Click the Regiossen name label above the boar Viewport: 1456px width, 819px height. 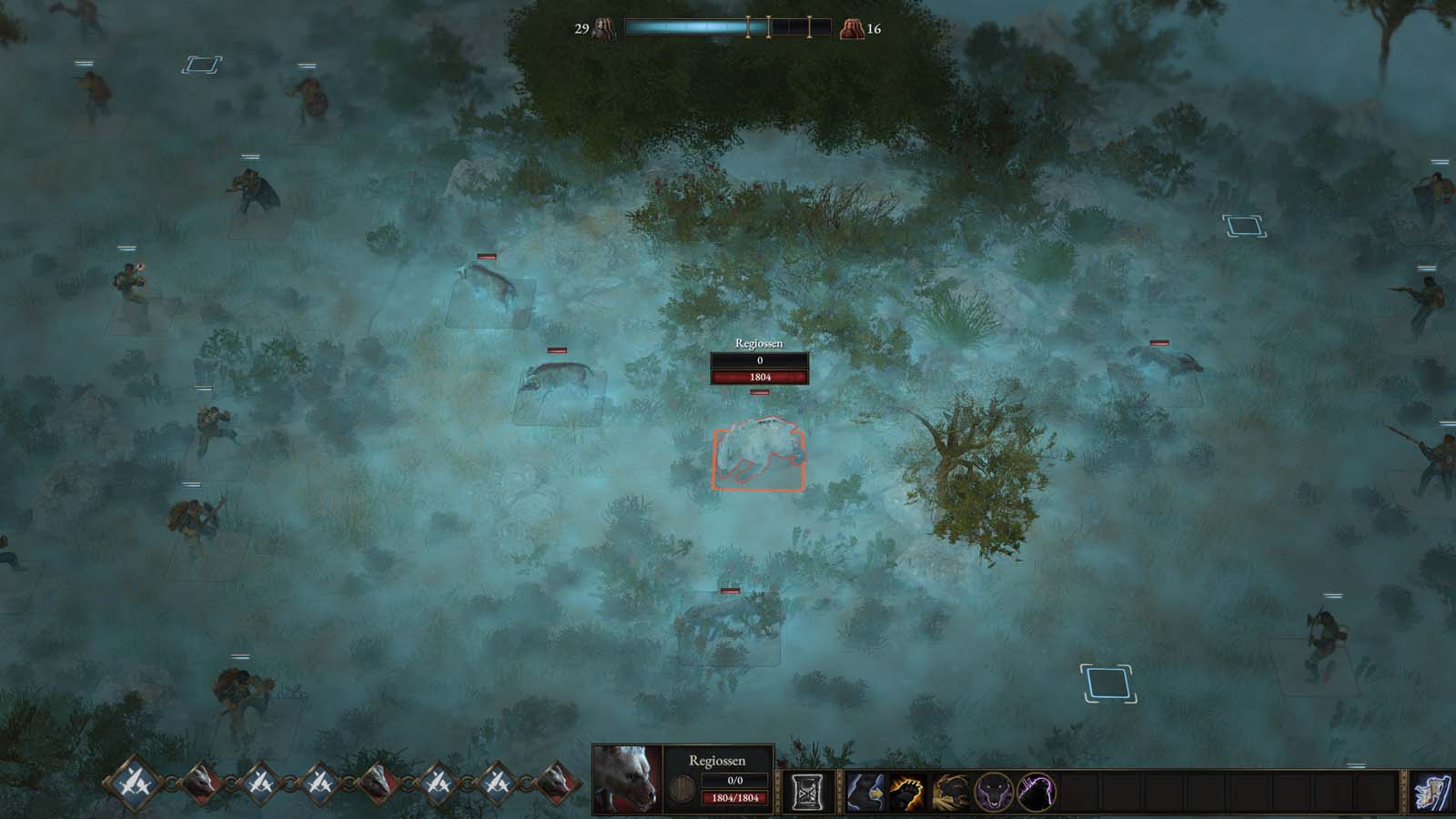click(760, 344)
